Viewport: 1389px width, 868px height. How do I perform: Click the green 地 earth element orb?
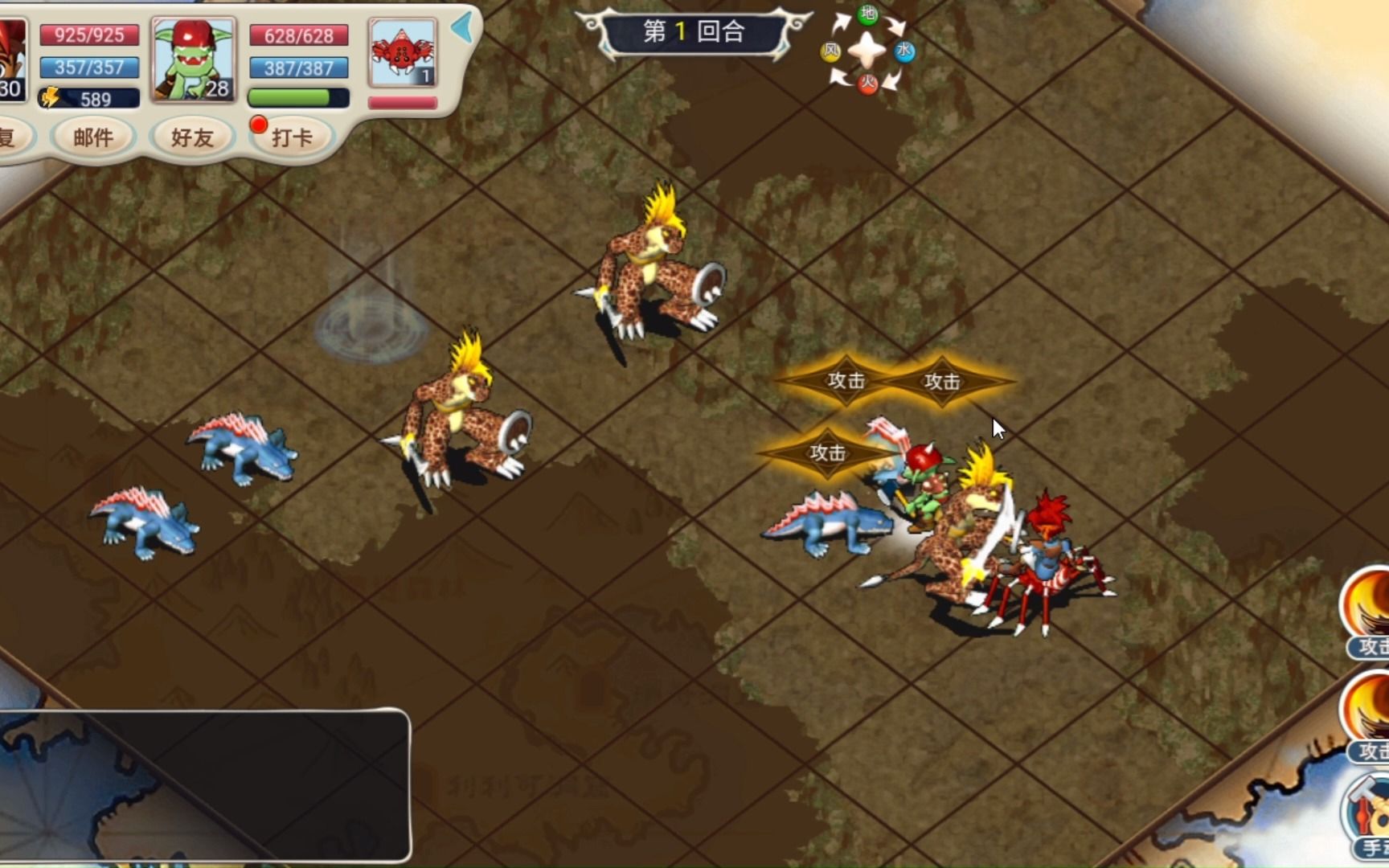coord(868,14)
